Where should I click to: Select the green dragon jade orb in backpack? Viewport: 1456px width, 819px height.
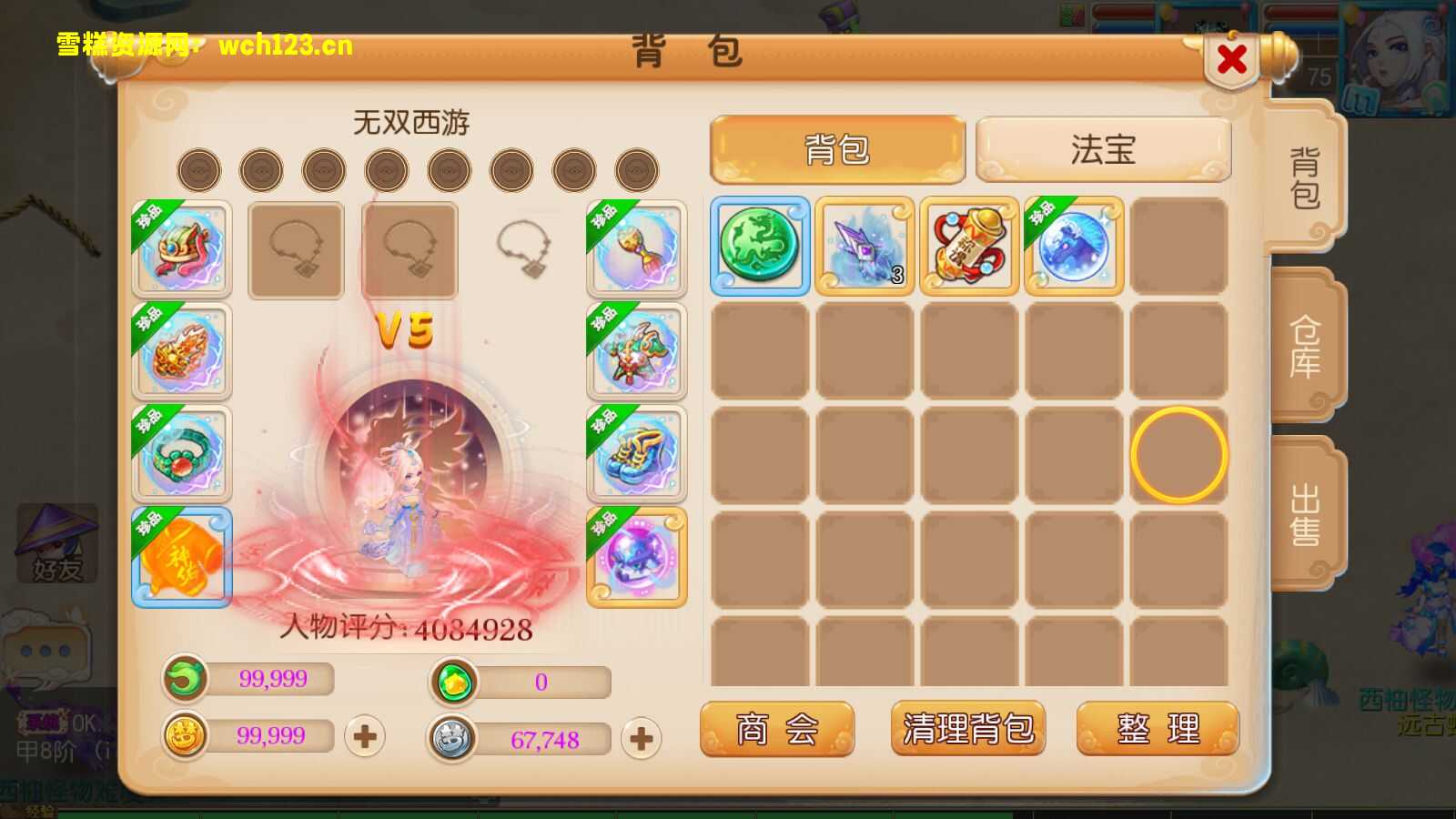coord(760,247)
